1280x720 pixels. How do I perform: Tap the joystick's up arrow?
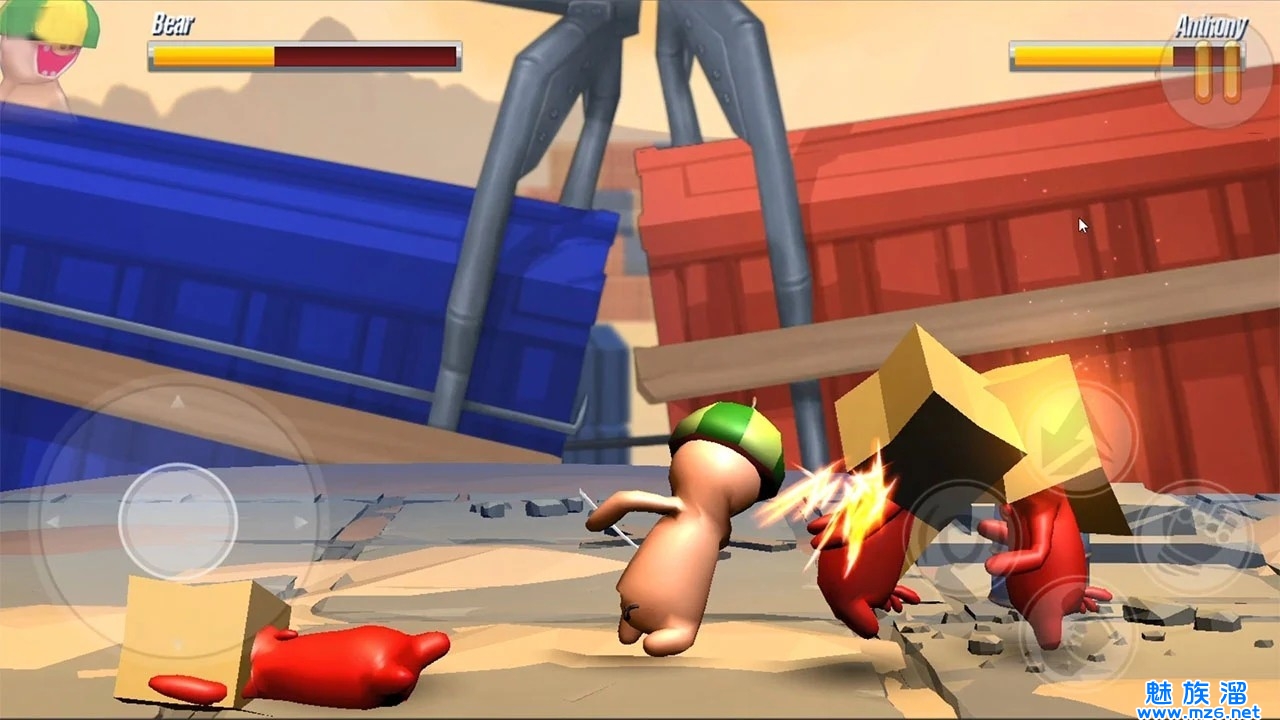coord(178,402)
